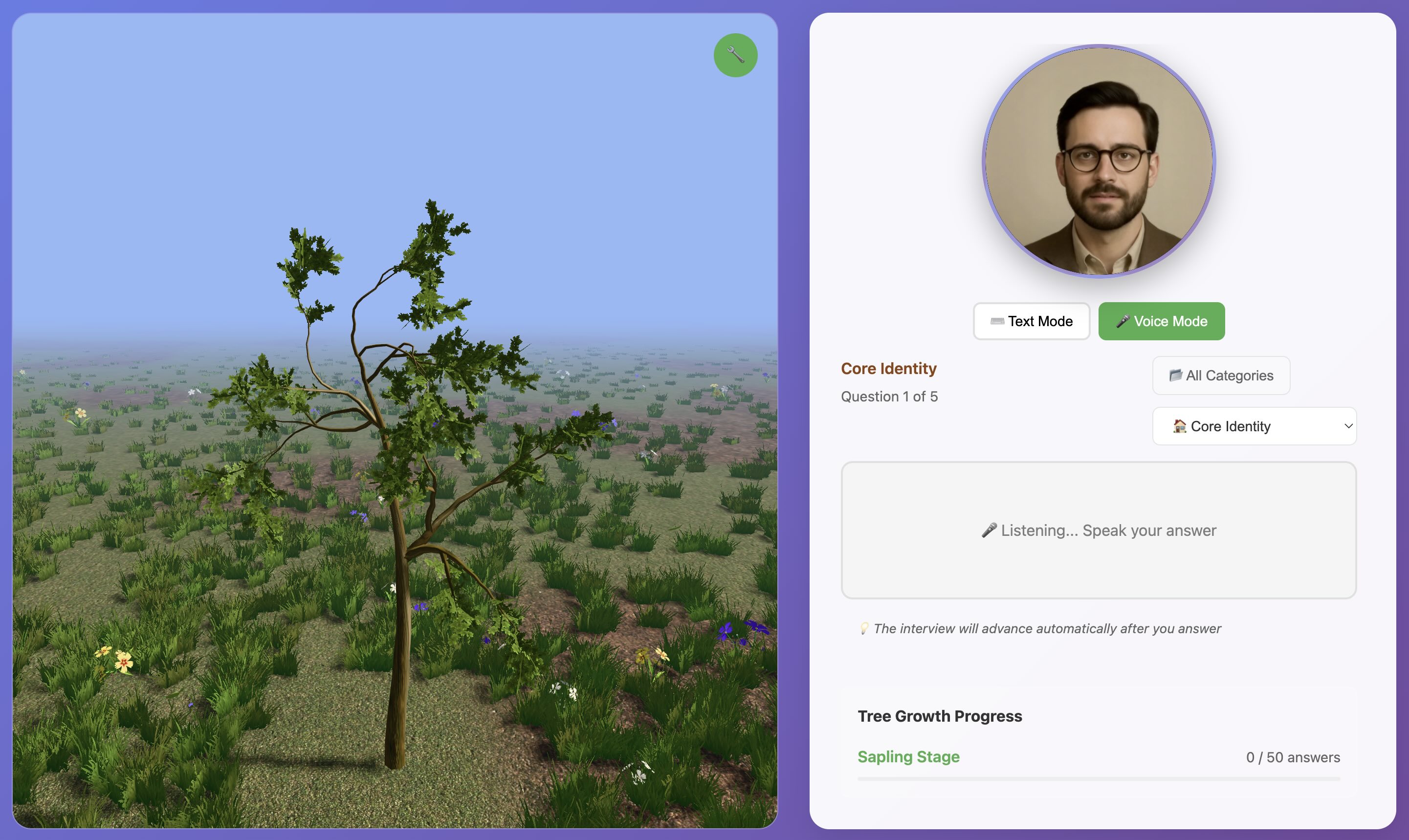Screen dimensions: 1409x840
Task: Click the microphone icon in the listening box
Action: pyautogui.click(x=989, y=530)
